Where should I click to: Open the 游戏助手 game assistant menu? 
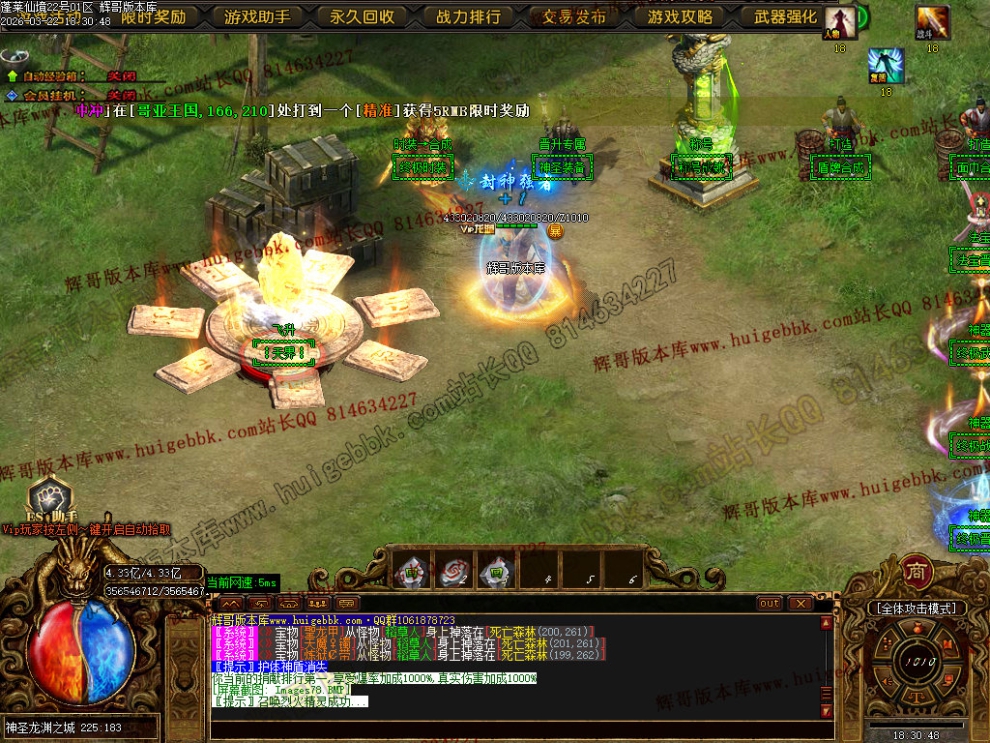pyautogui.click(x=257, y=16)
